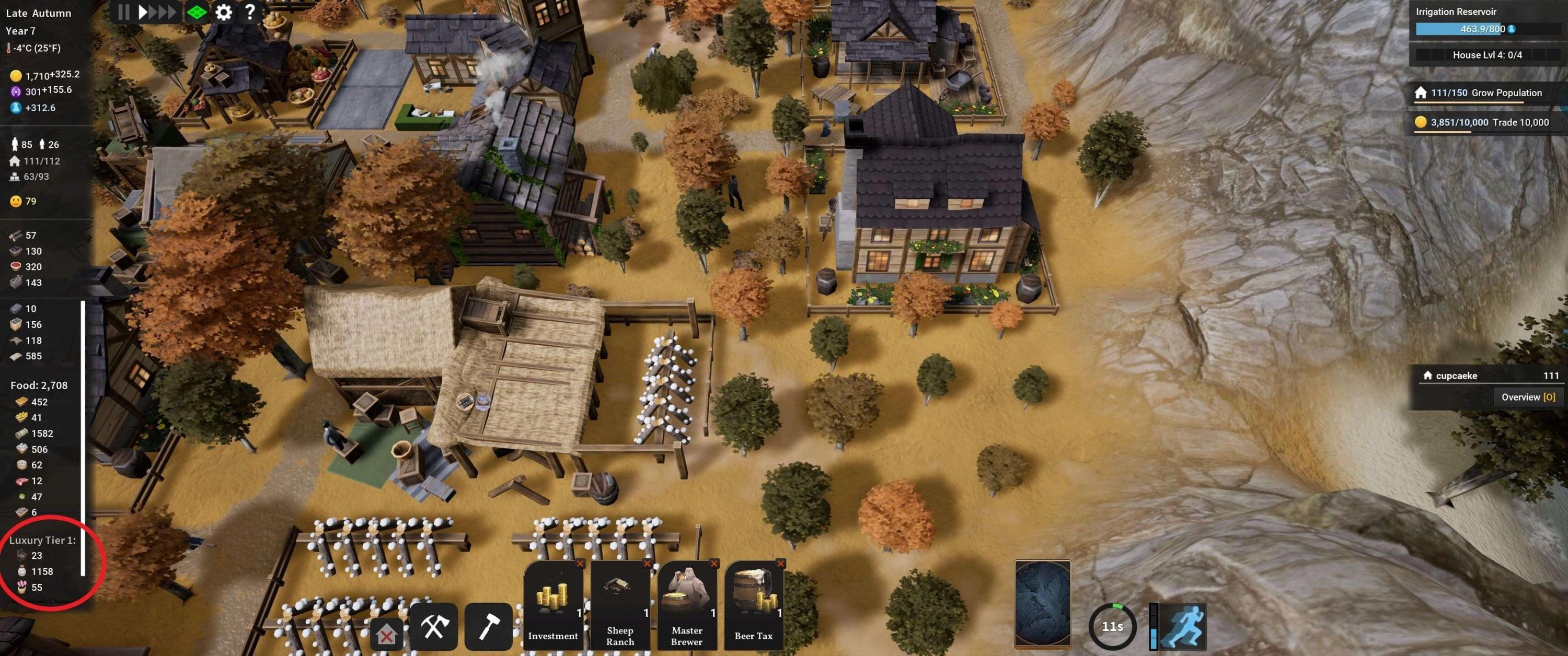This screenshot has width=1568, height=656.
Task: Remove the Investment card using its X
Action: point(582,565)
